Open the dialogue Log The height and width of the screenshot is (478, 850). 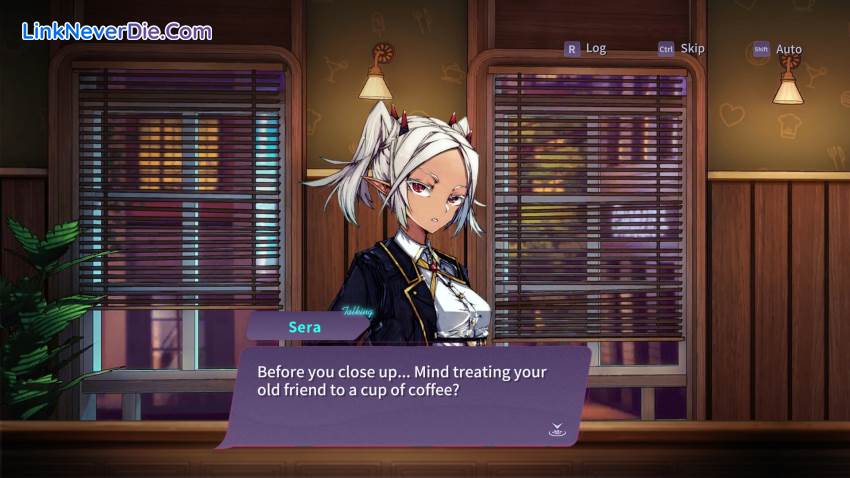(586, 48)
